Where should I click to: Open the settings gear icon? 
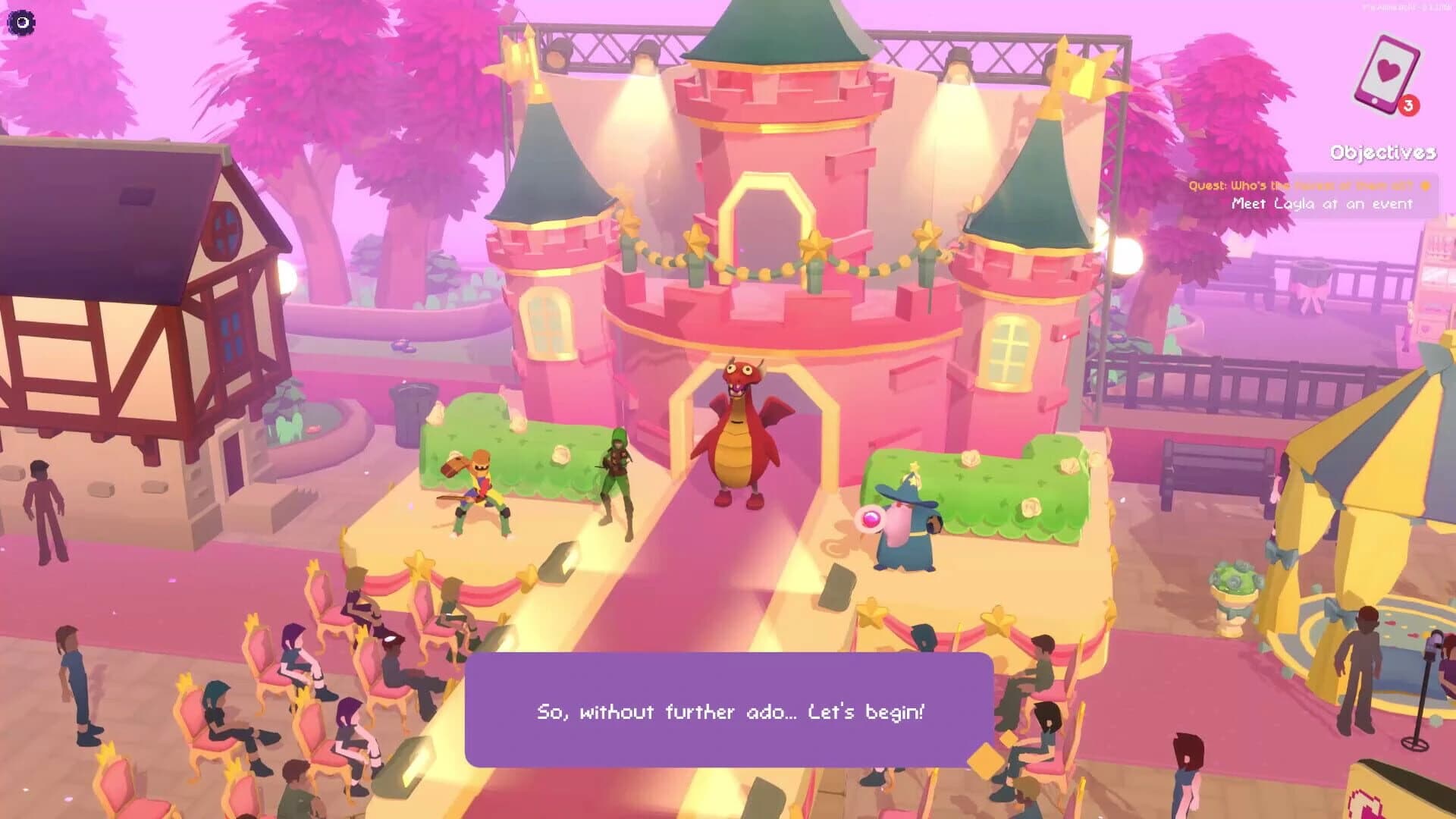pos(21,23)
